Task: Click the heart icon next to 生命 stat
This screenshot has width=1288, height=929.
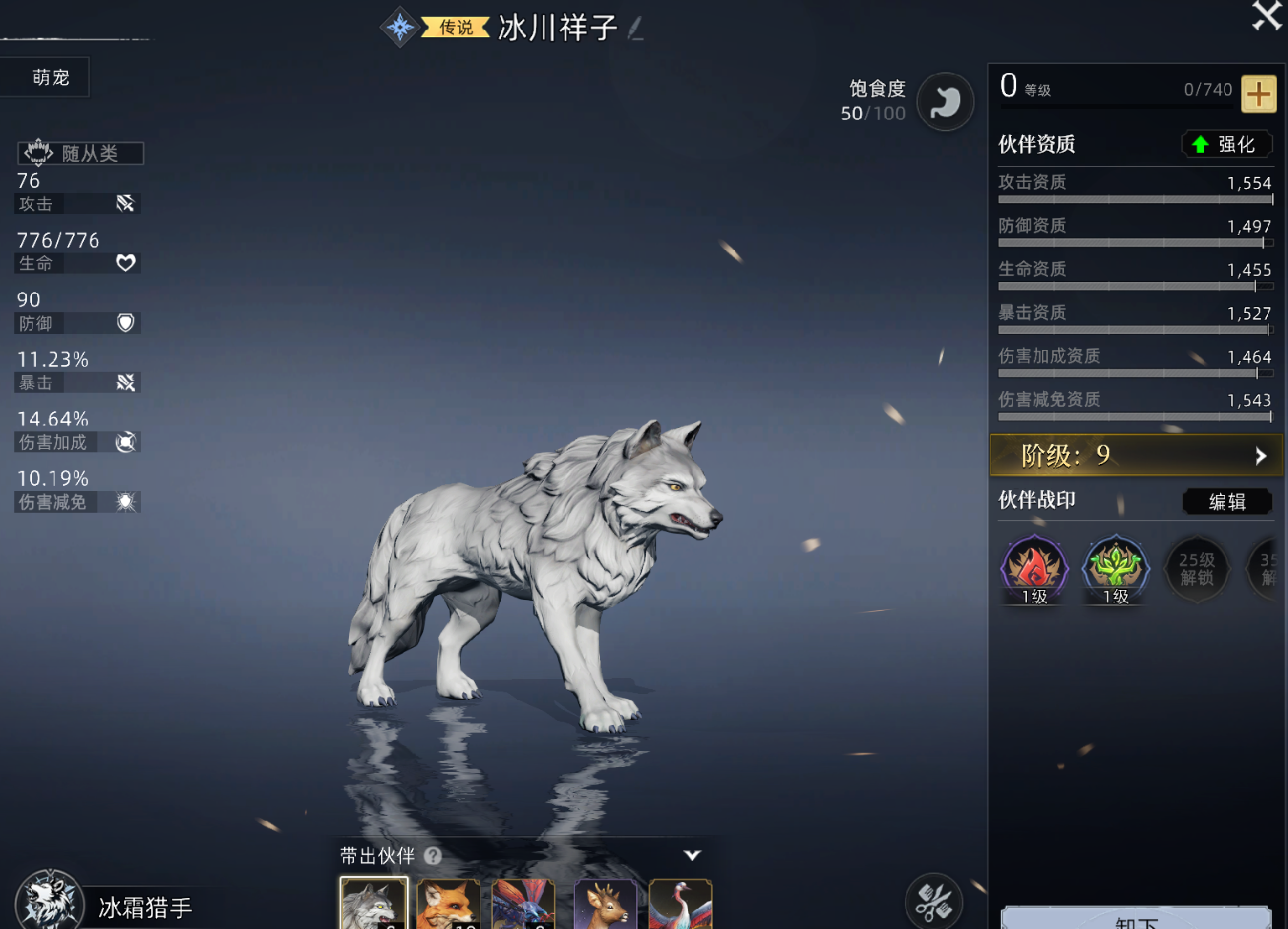Action: coord(125,263)
